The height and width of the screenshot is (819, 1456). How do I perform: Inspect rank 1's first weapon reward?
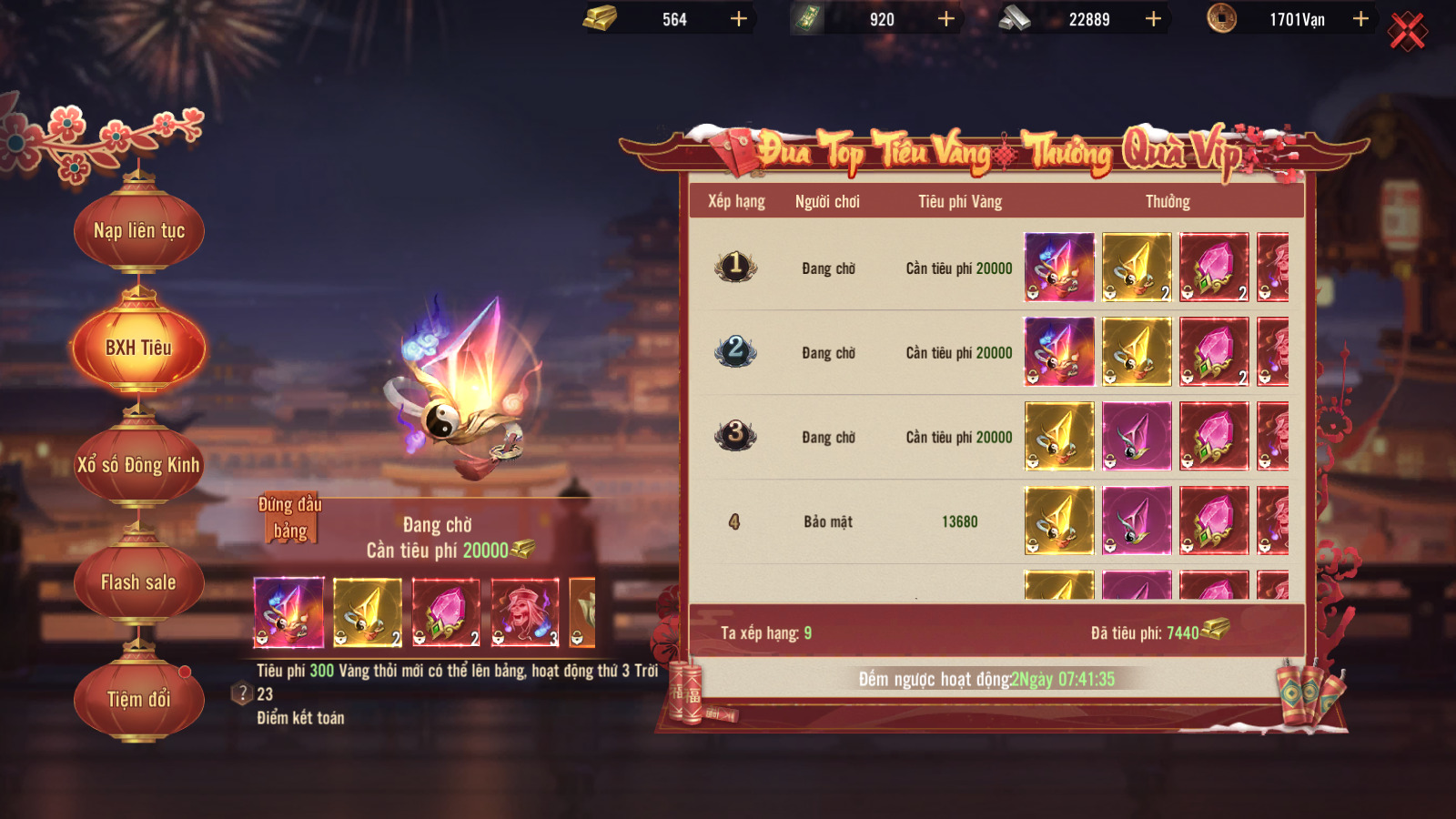[1059, 268]
